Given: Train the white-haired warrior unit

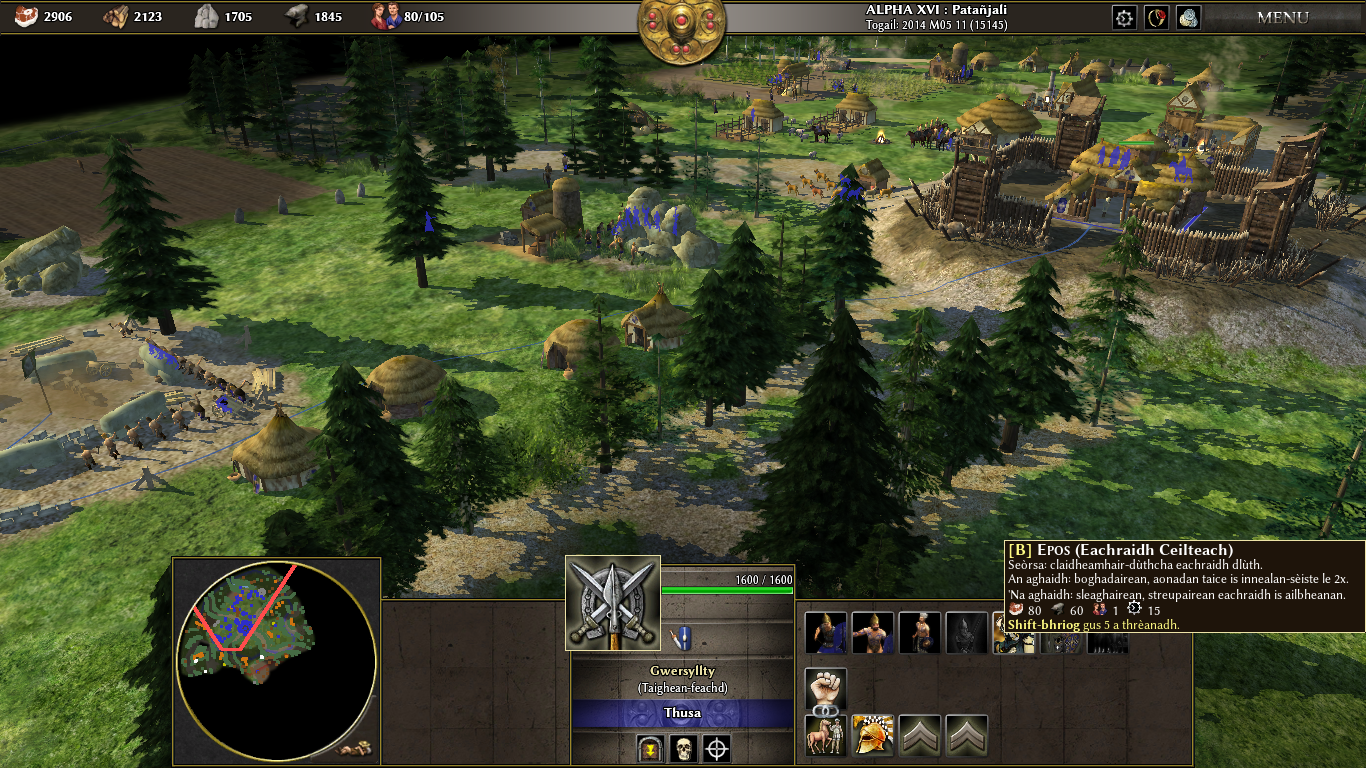Looking at the screenshot, I should (x=919, y=633).
